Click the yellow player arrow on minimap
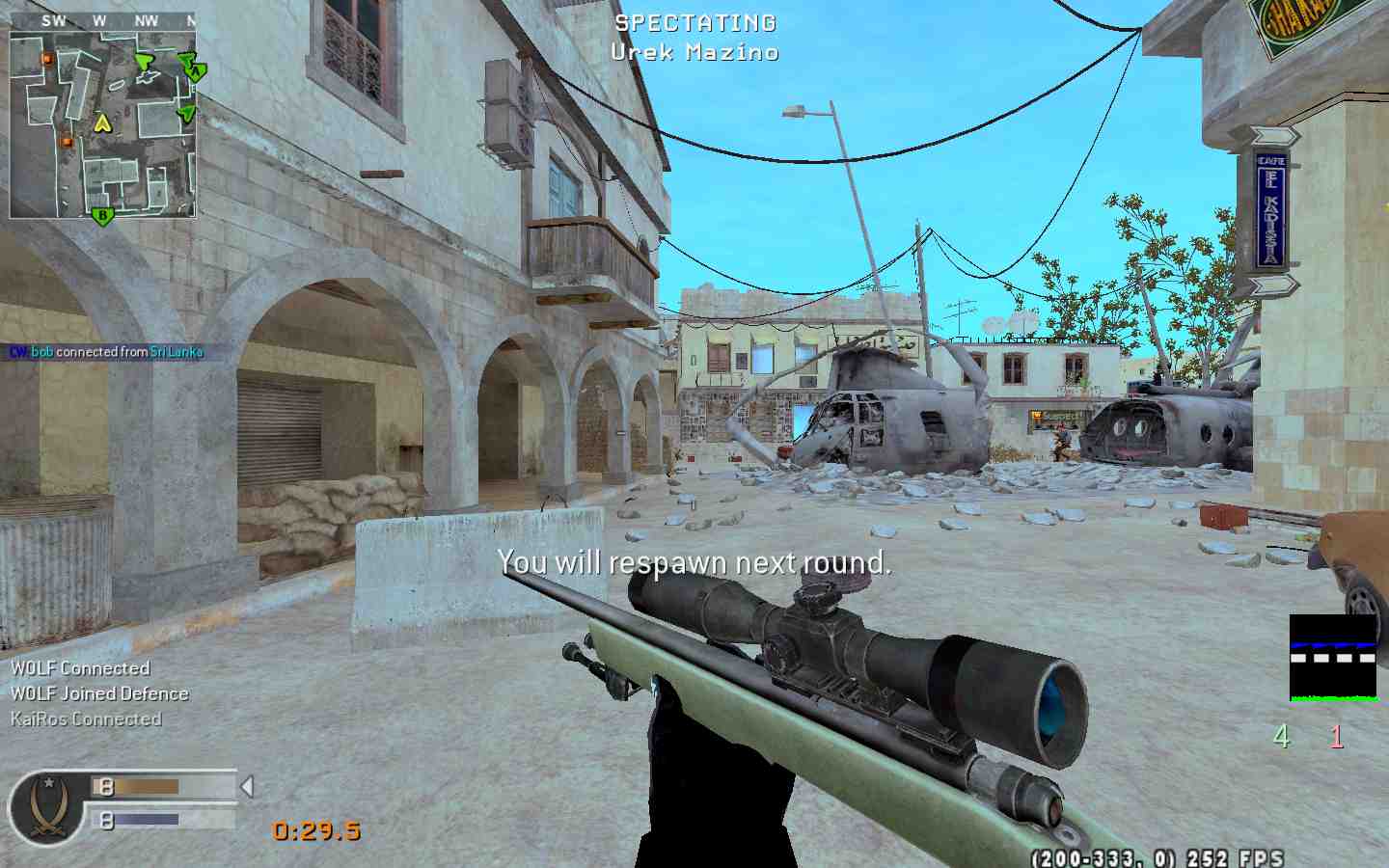This screenshot has height=868, width=1389. pos(102,122)
